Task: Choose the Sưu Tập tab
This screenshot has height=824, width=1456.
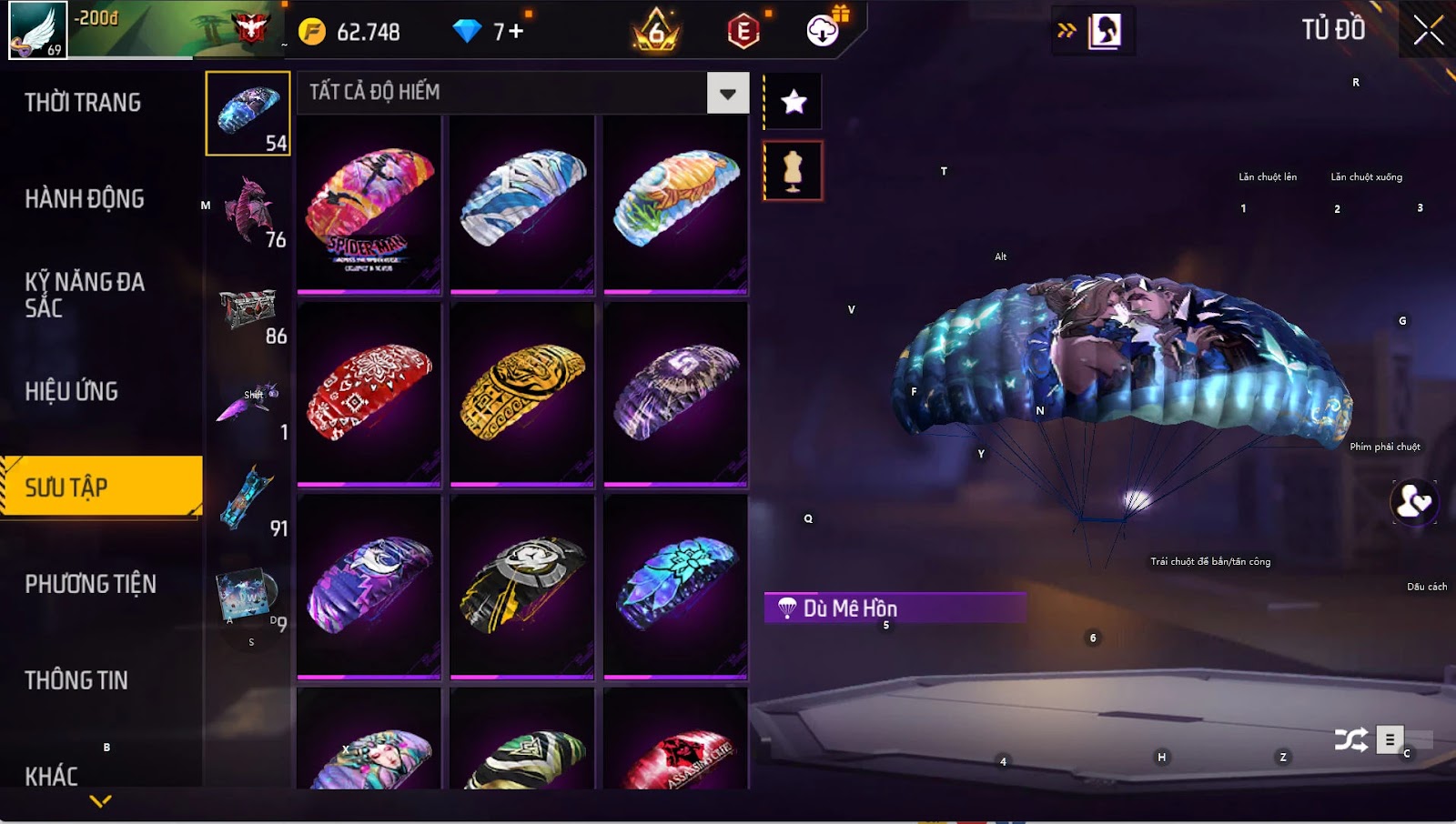Action: [x=100, y=487]
